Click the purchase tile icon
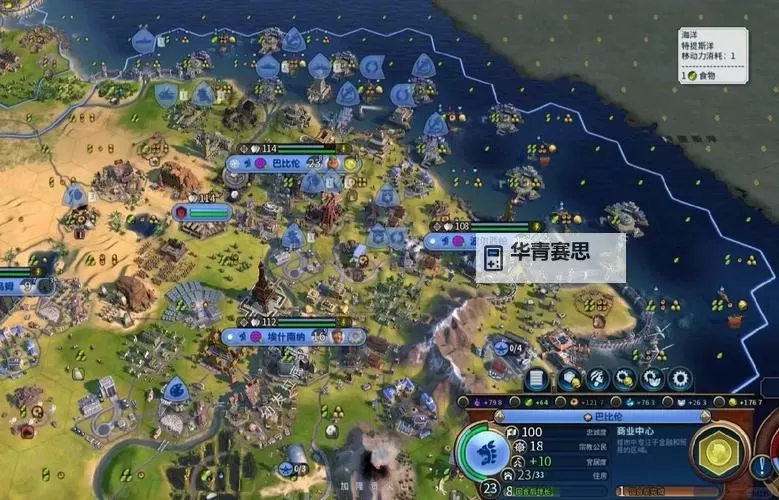Viewport: 779px width, 500px height. click(571, 379)
